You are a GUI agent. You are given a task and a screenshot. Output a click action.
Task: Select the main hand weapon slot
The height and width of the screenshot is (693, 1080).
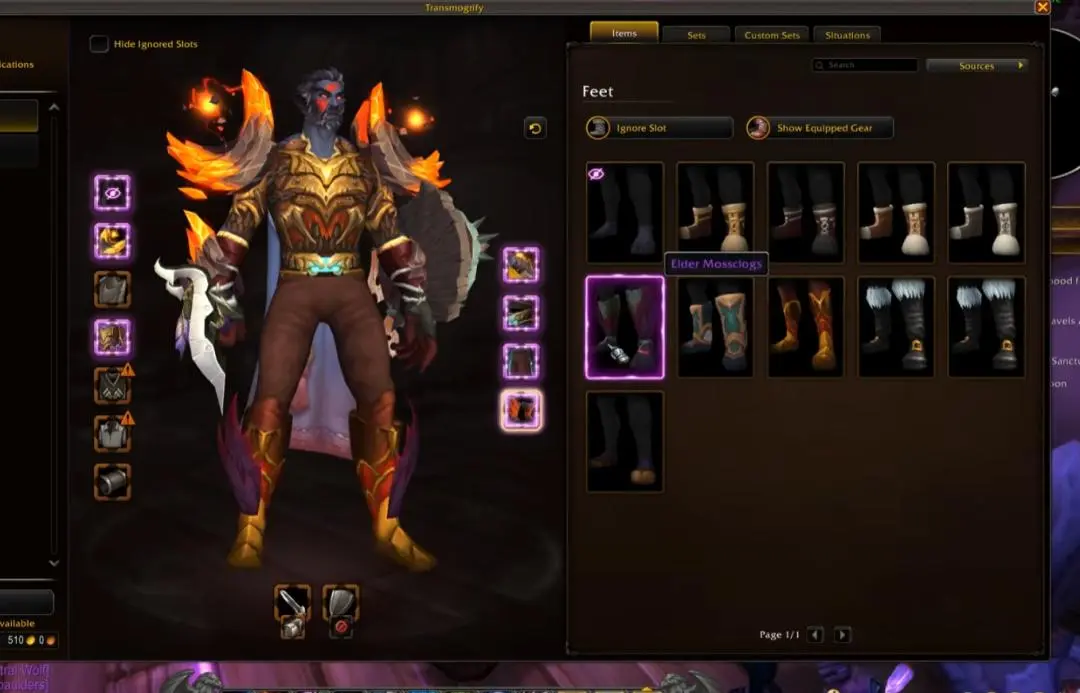click(x=293, y=603)
